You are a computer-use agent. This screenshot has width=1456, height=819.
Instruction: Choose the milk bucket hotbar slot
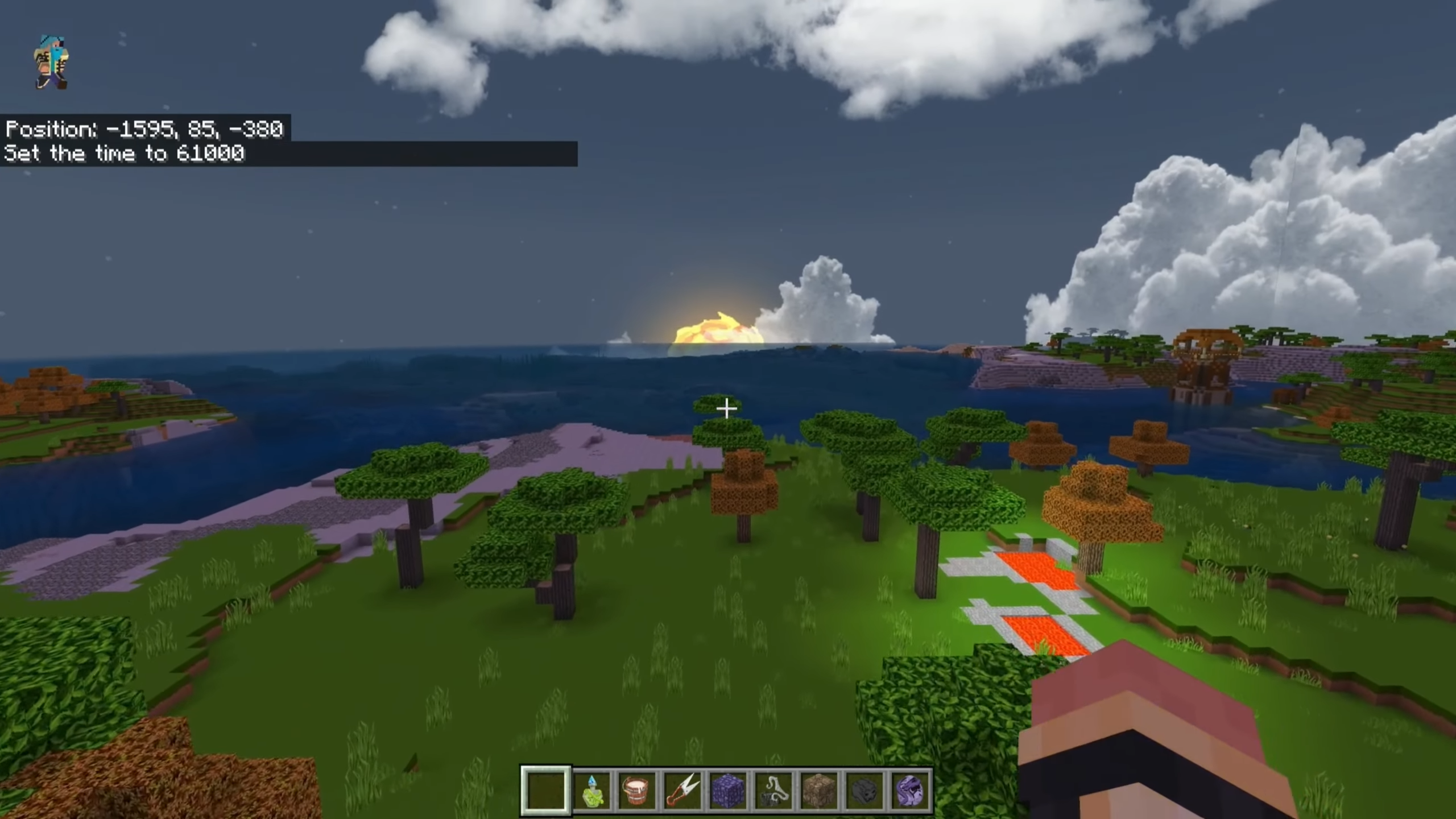pos(637,791)
